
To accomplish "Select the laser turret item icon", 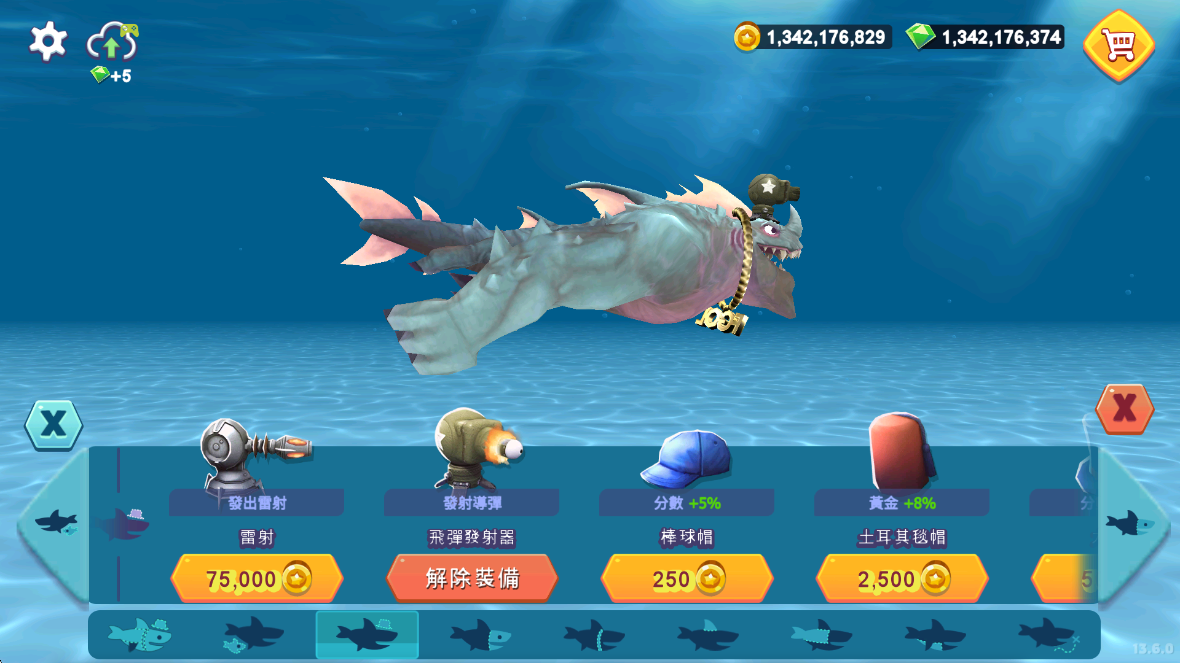I will 252,455.
